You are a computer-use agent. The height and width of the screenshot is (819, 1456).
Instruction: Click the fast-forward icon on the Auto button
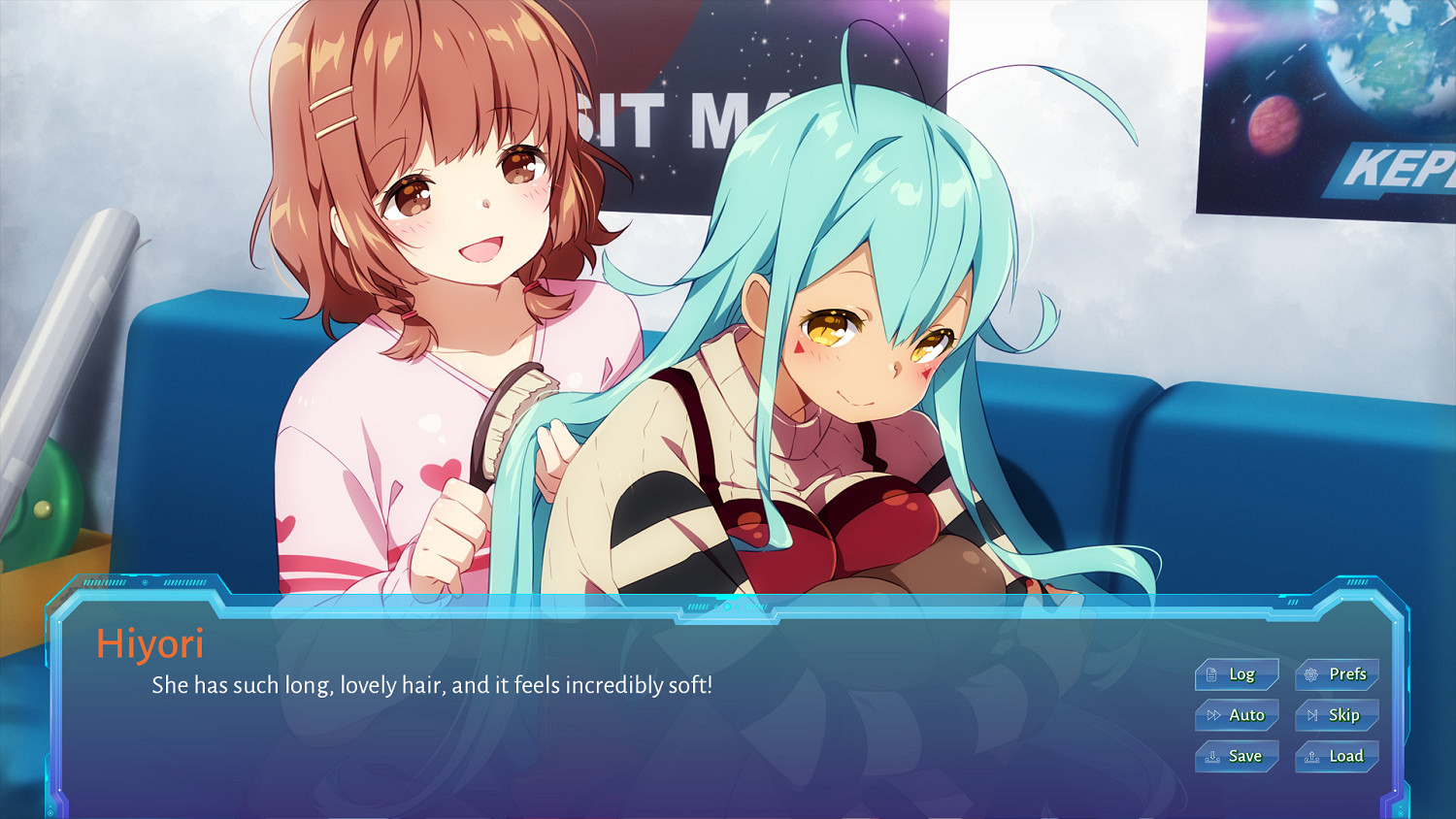tap(1213, 715)
